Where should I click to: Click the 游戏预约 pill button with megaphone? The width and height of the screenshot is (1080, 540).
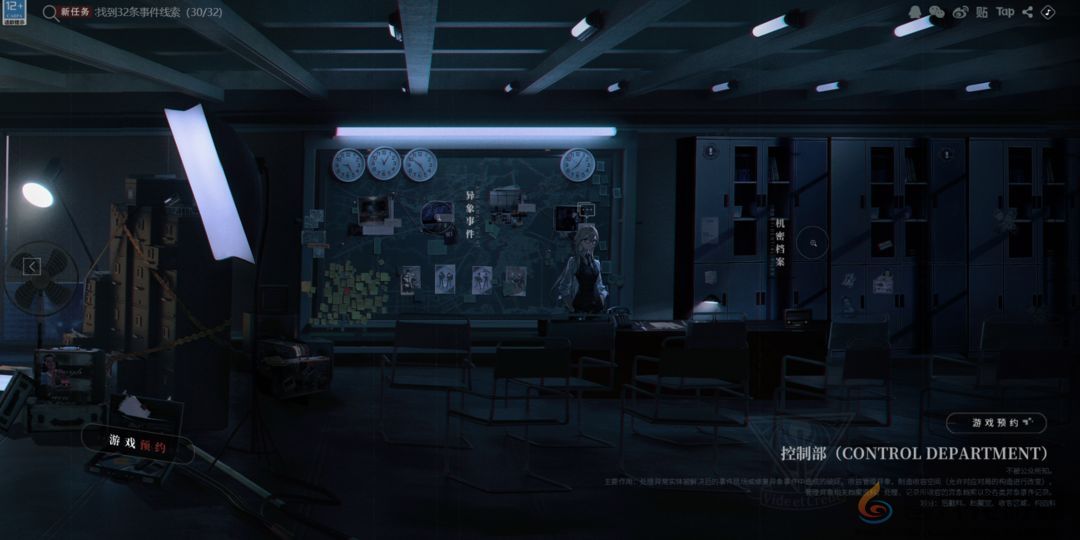click(996, 423)
